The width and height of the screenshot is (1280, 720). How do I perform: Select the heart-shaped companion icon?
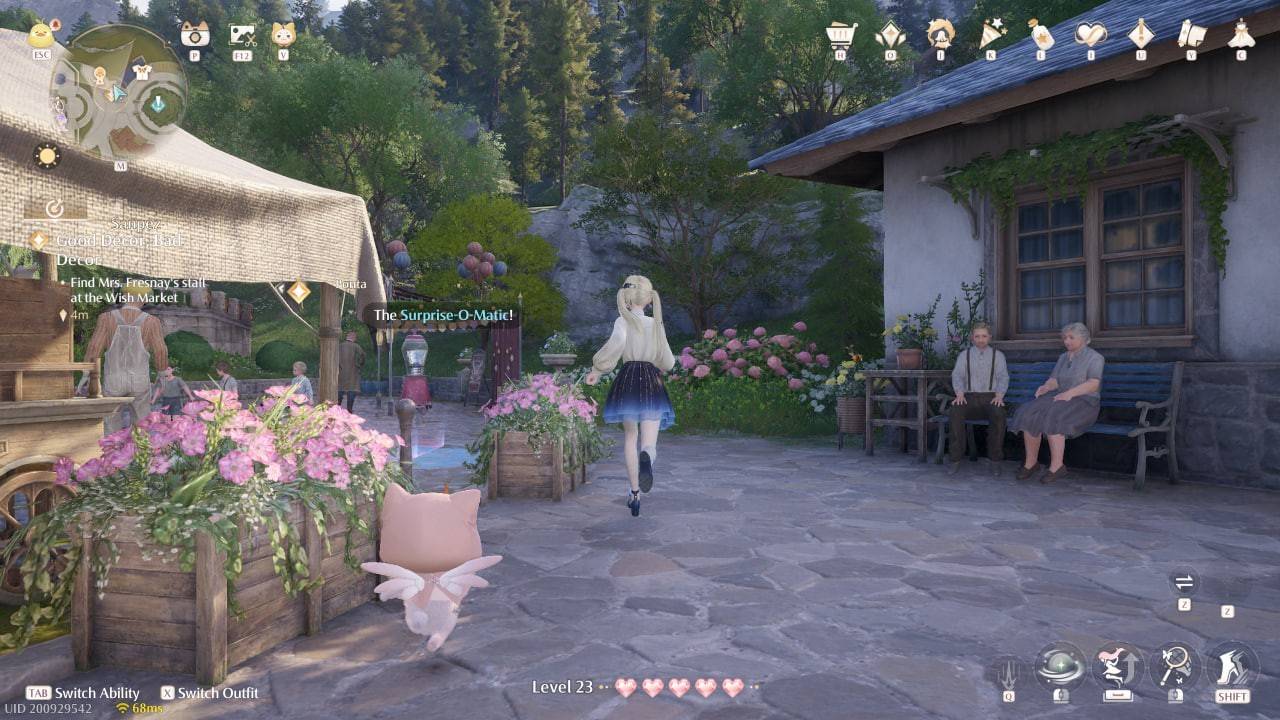(x=1091, y=33)
